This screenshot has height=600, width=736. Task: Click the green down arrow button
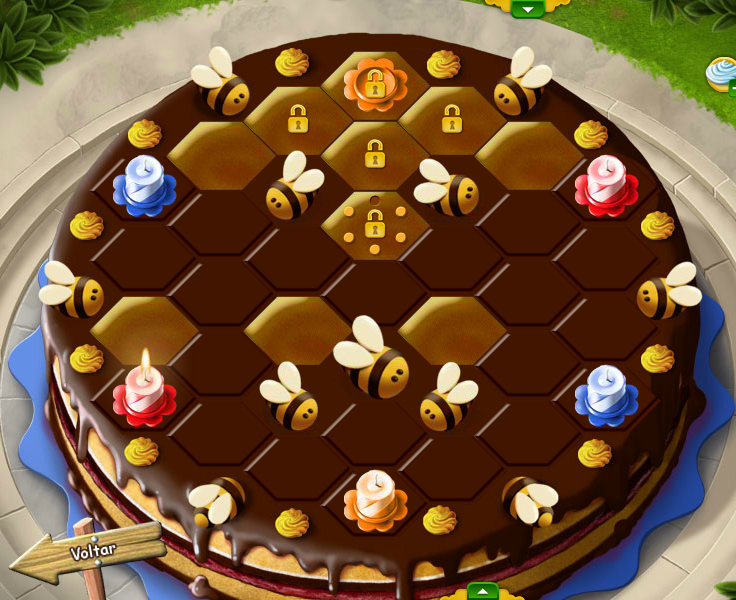point(527,8)
